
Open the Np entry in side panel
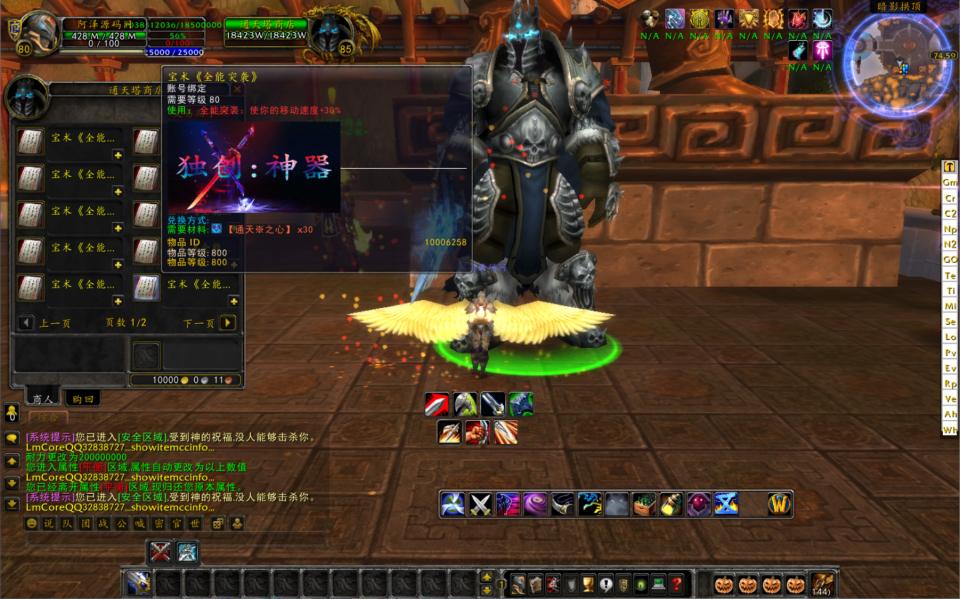(950, 229)
